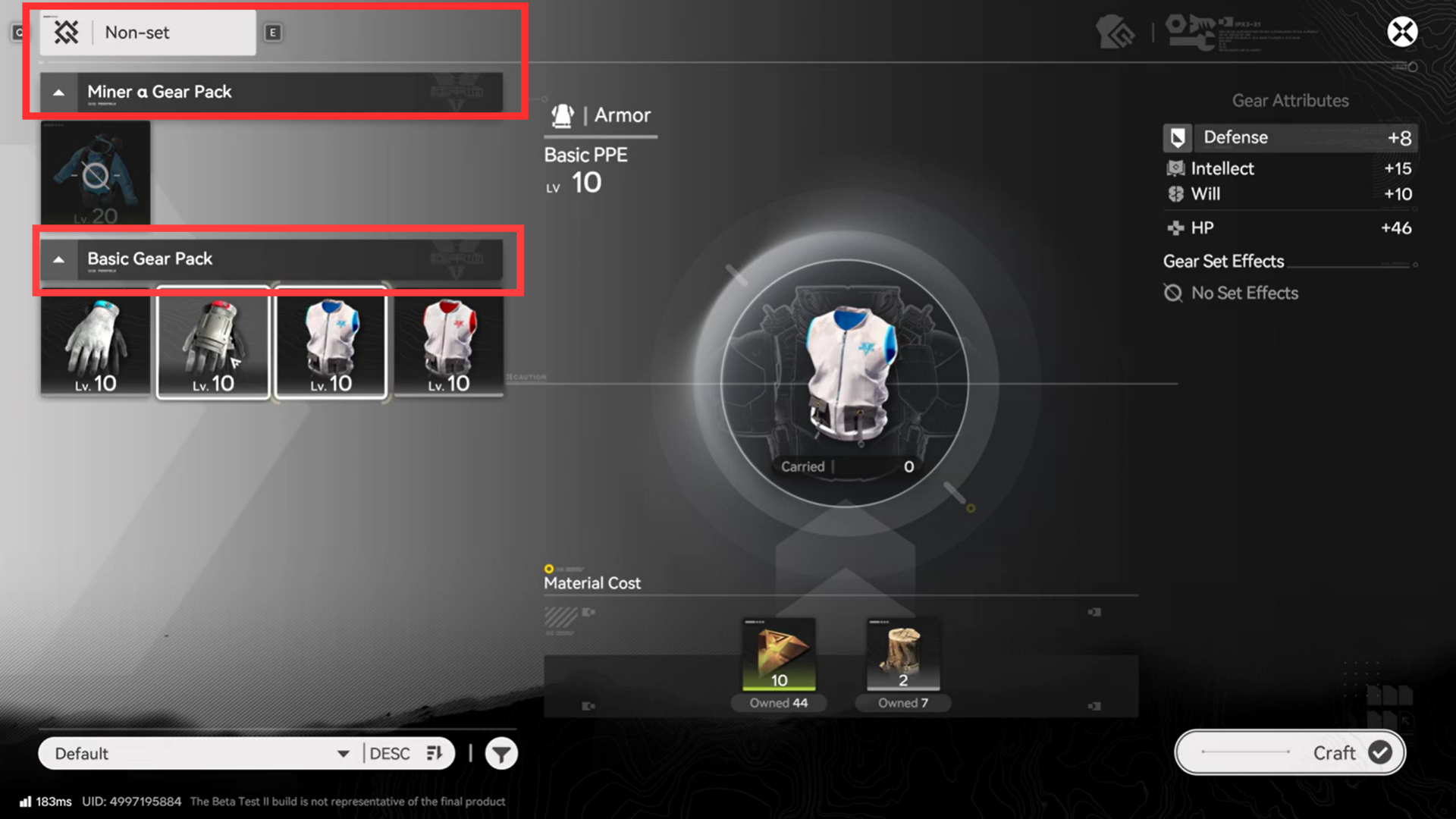Select the Basic Gear Pack header
This screenshot has height=819, width=1456.
pyautogui.click(x=149, y=259)
